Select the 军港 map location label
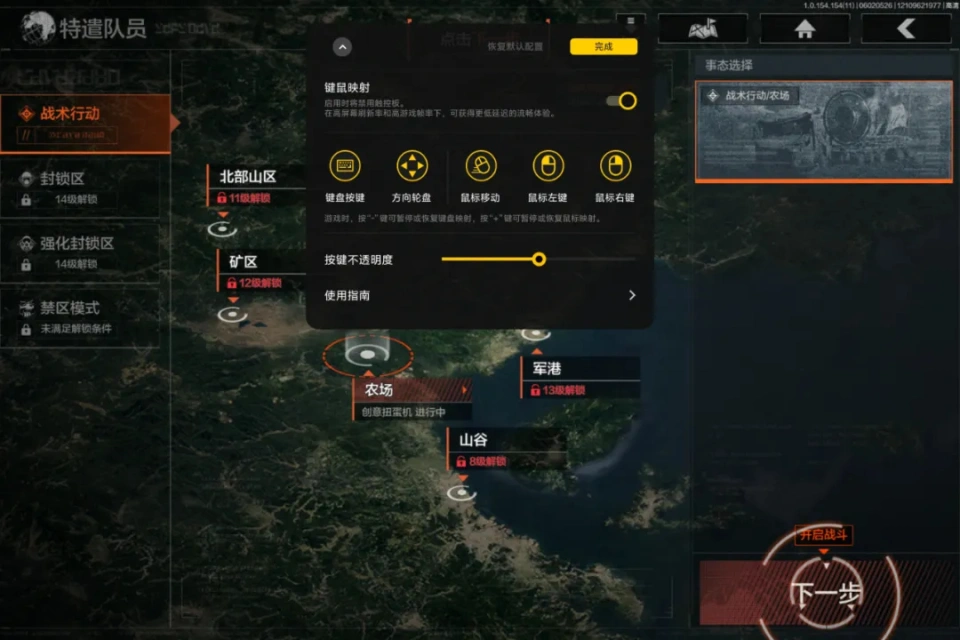Viewport: 960px width, 640px height. 580,369
